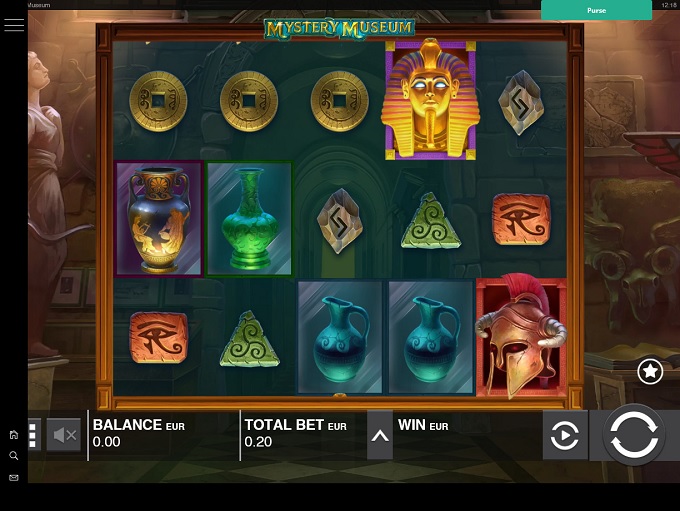The width and height of the screenshot is (680, 511).
Task: Open the envelope messages icon
Action: click(x=14, y=478)
